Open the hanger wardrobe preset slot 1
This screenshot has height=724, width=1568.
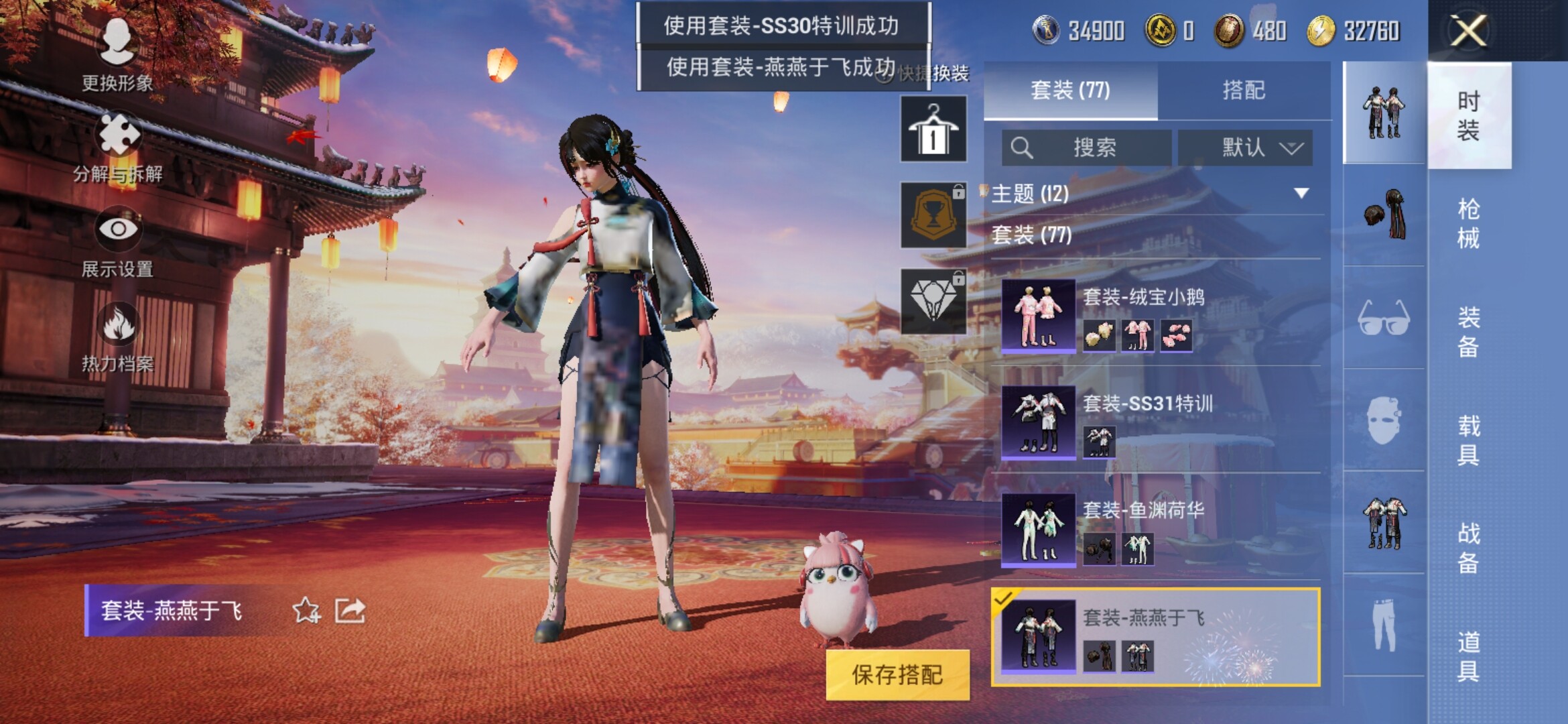pos(933,129)
